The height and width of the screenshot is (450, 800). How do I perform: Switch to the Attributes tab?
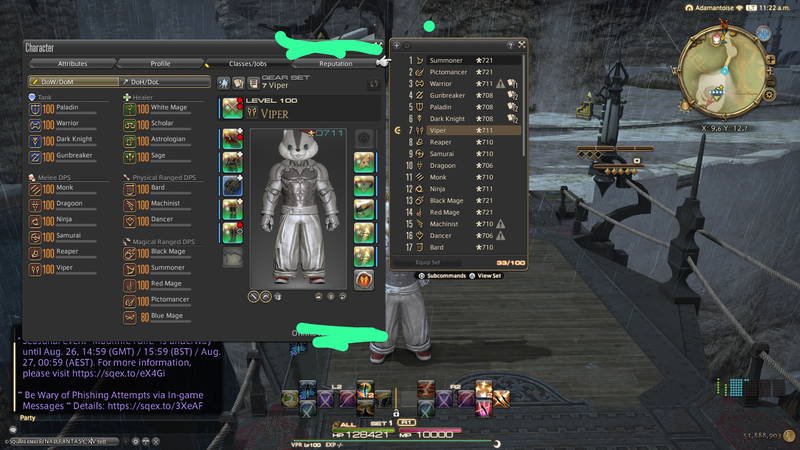pyautogui.click(x=72, y=63)
